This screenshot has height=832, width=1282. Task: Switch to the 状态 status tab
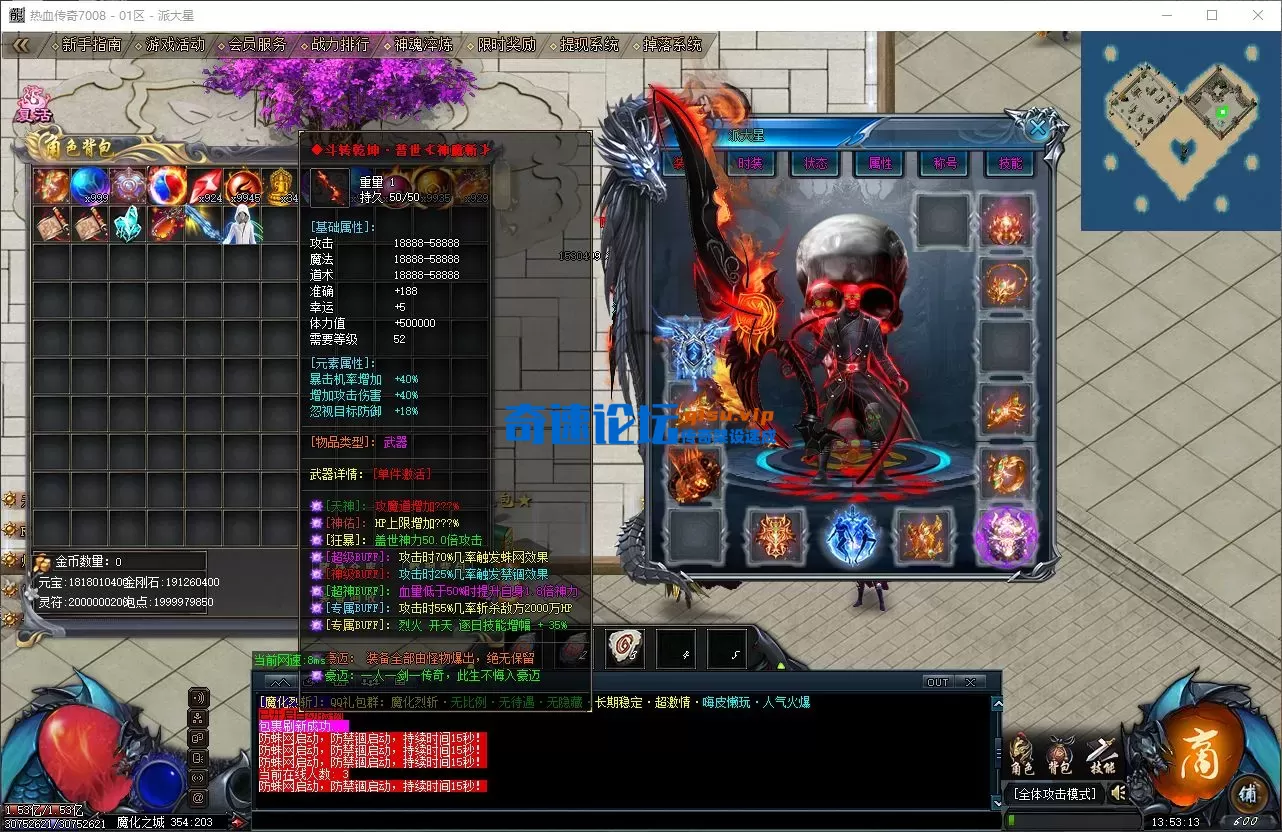[815, 163]
